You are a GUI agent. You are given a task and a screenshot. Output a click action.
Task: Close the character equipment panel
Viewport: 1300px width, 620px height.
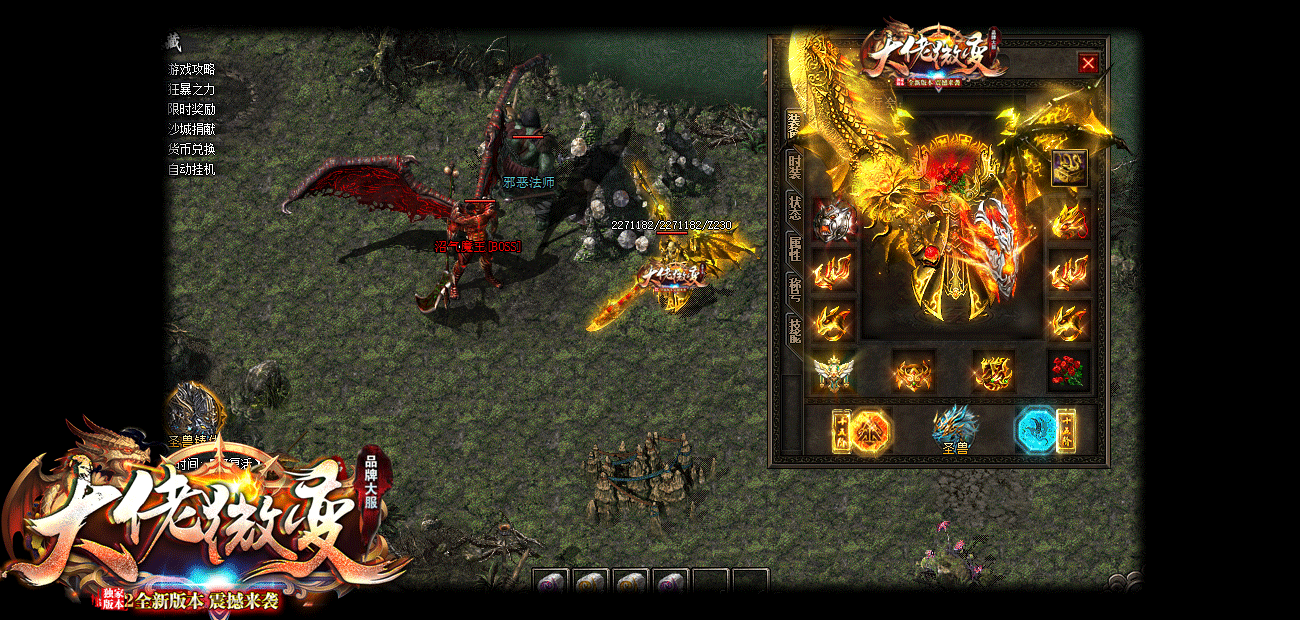1088,63
